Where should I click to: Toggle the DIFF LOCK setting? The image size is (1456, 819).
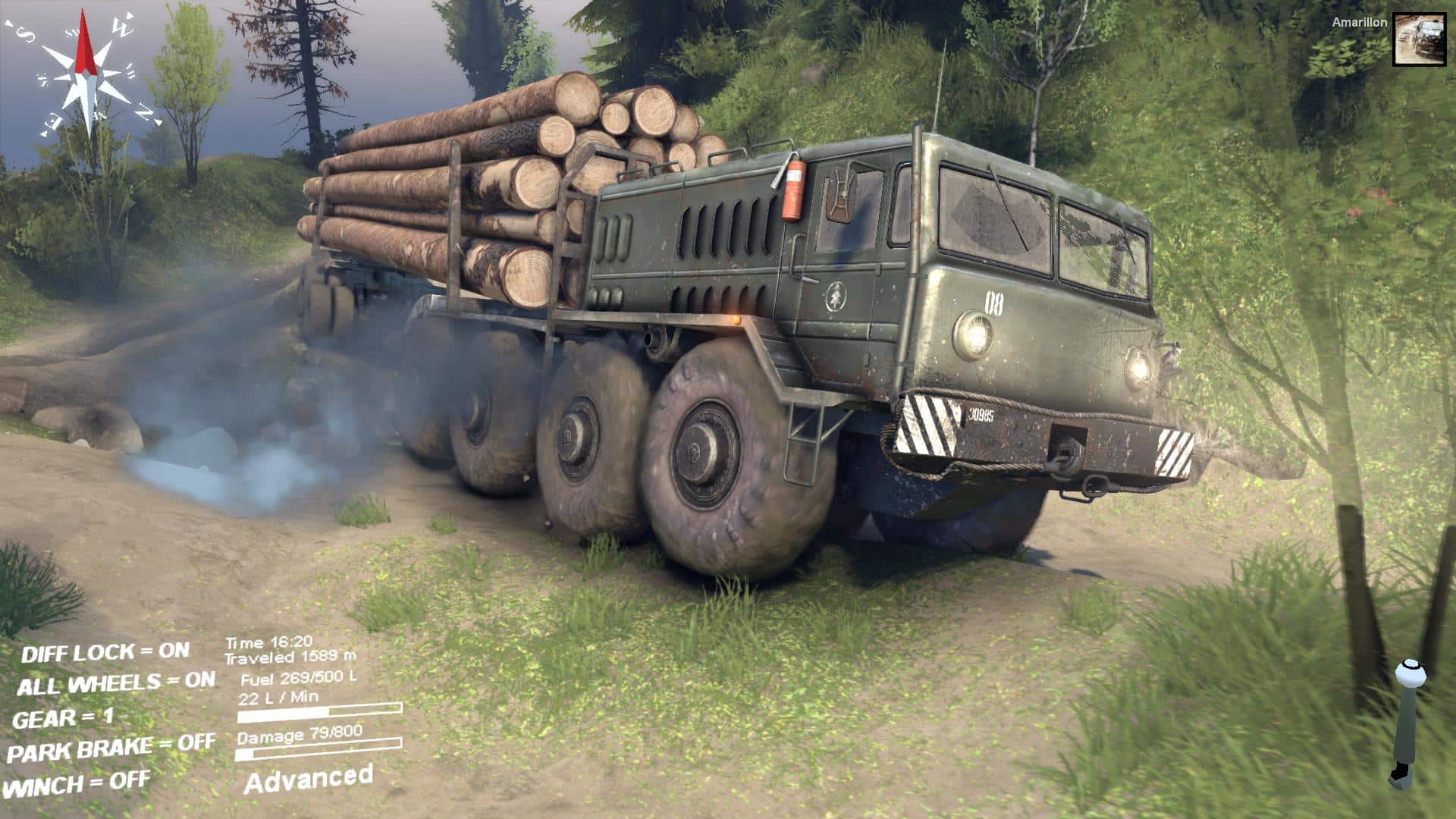click(105, 652)
